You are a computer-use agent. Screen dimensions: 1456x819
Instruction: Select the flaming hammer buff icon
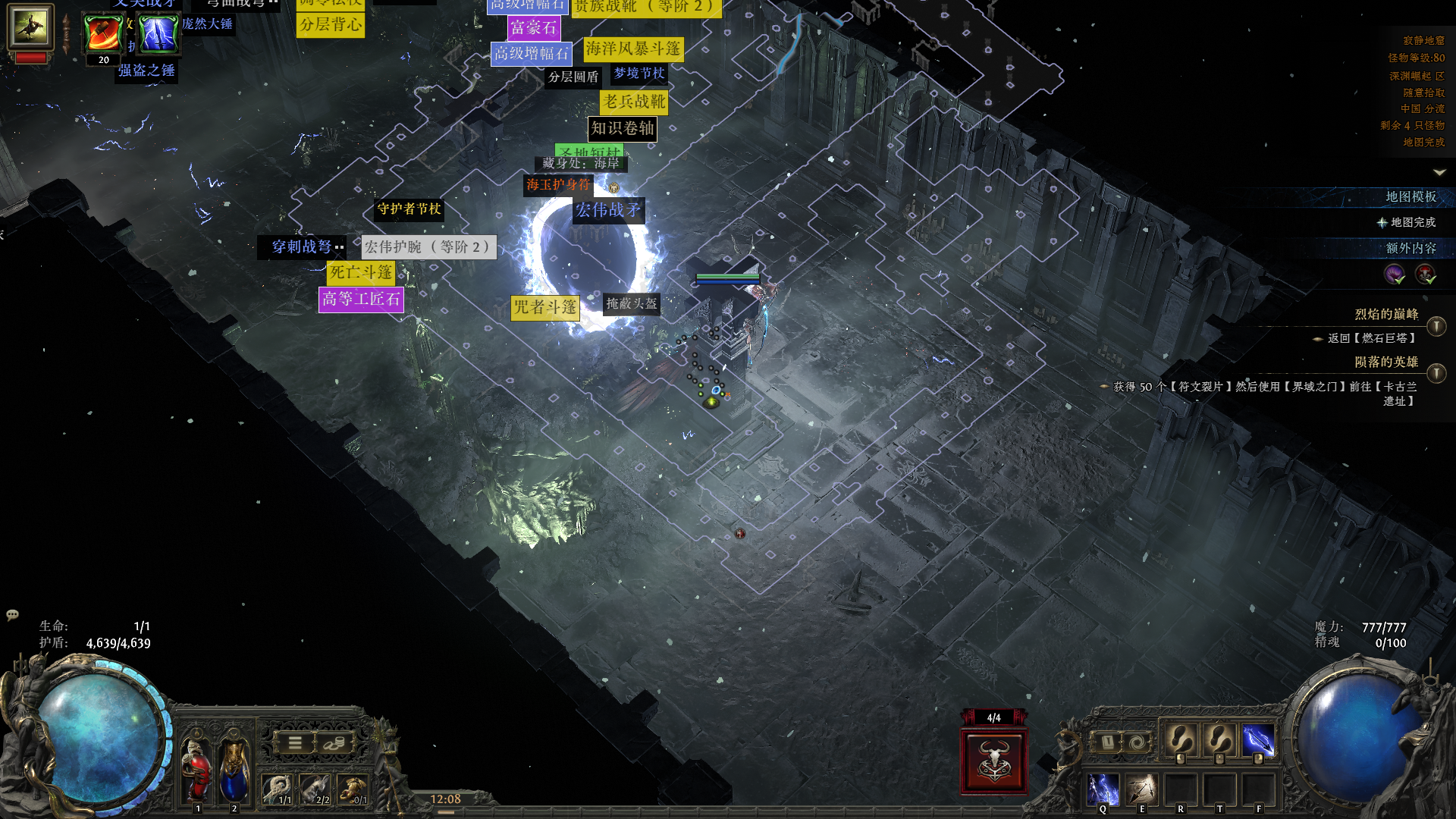point(103,33)
